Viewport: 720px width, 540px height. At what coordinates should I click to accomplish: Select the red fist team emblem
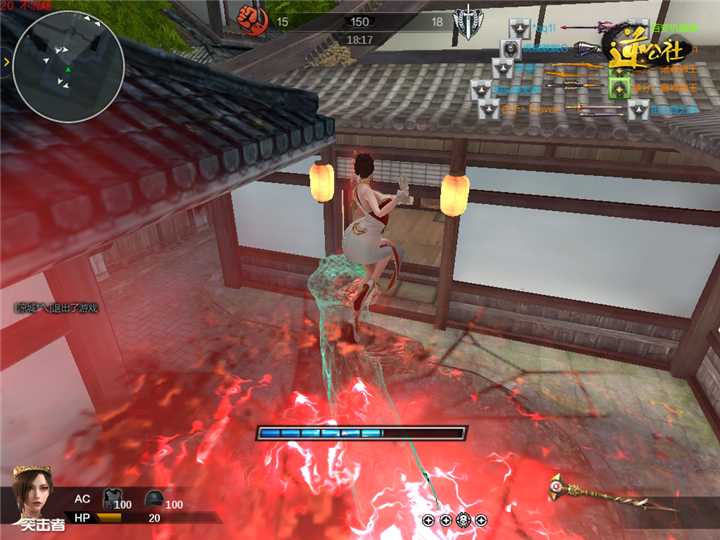[249, 16]
